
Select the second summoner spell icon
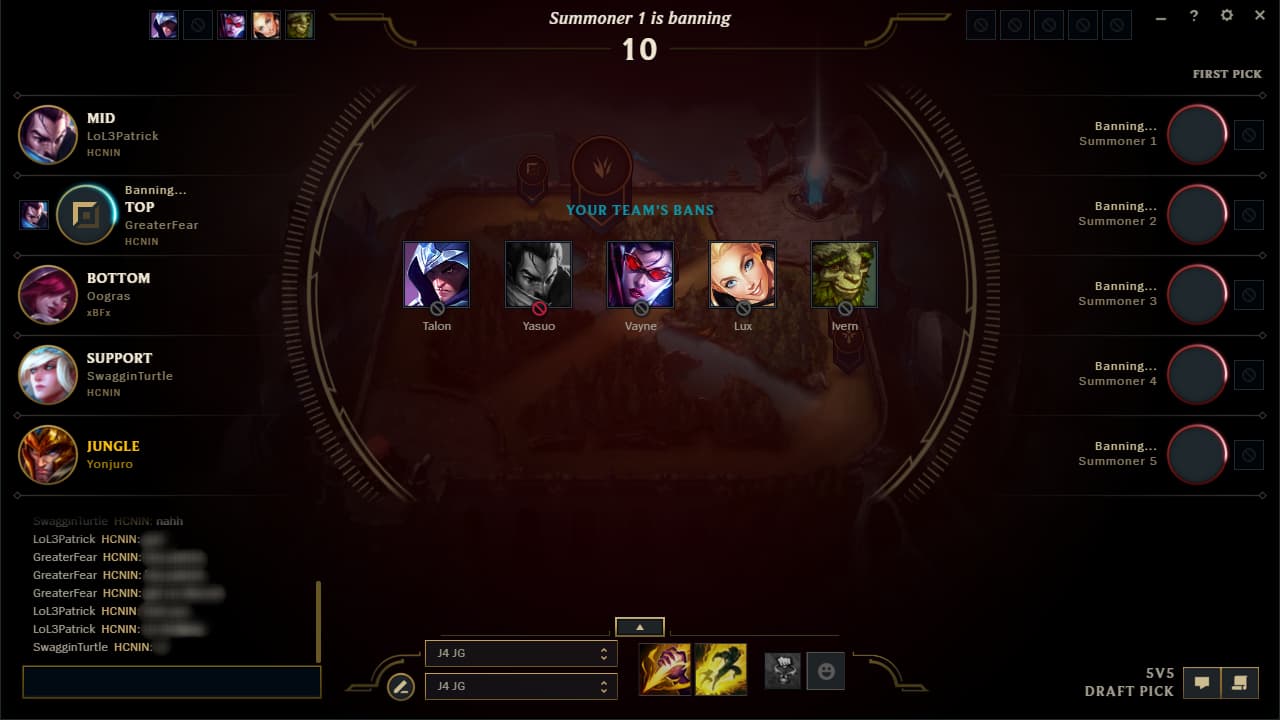719,668
